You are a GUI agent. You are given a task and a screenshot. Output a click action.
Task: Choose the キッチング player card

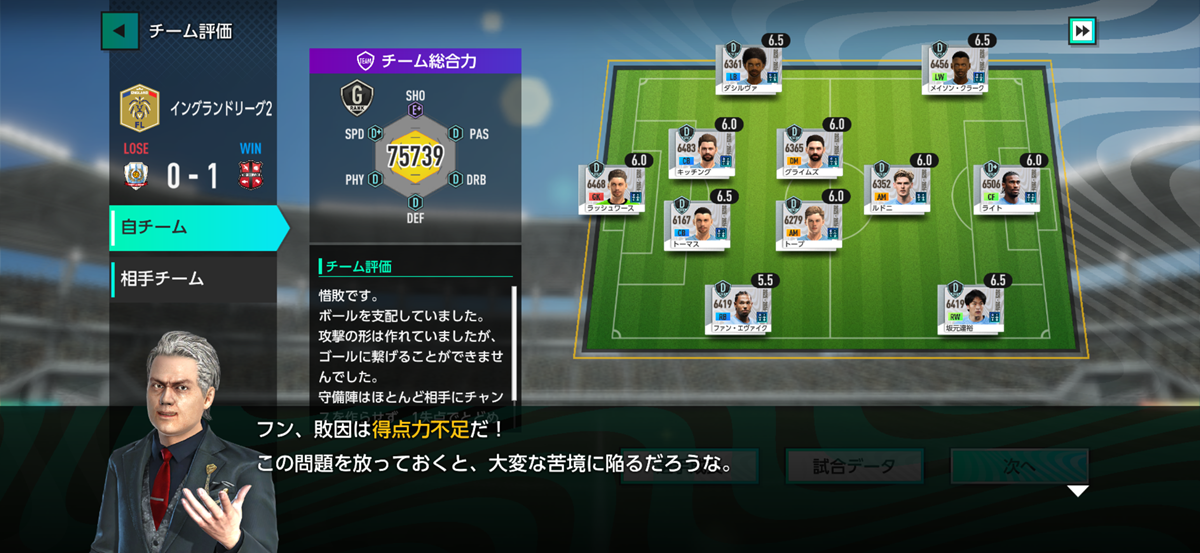pyautogui.click(x=700, y=153)
